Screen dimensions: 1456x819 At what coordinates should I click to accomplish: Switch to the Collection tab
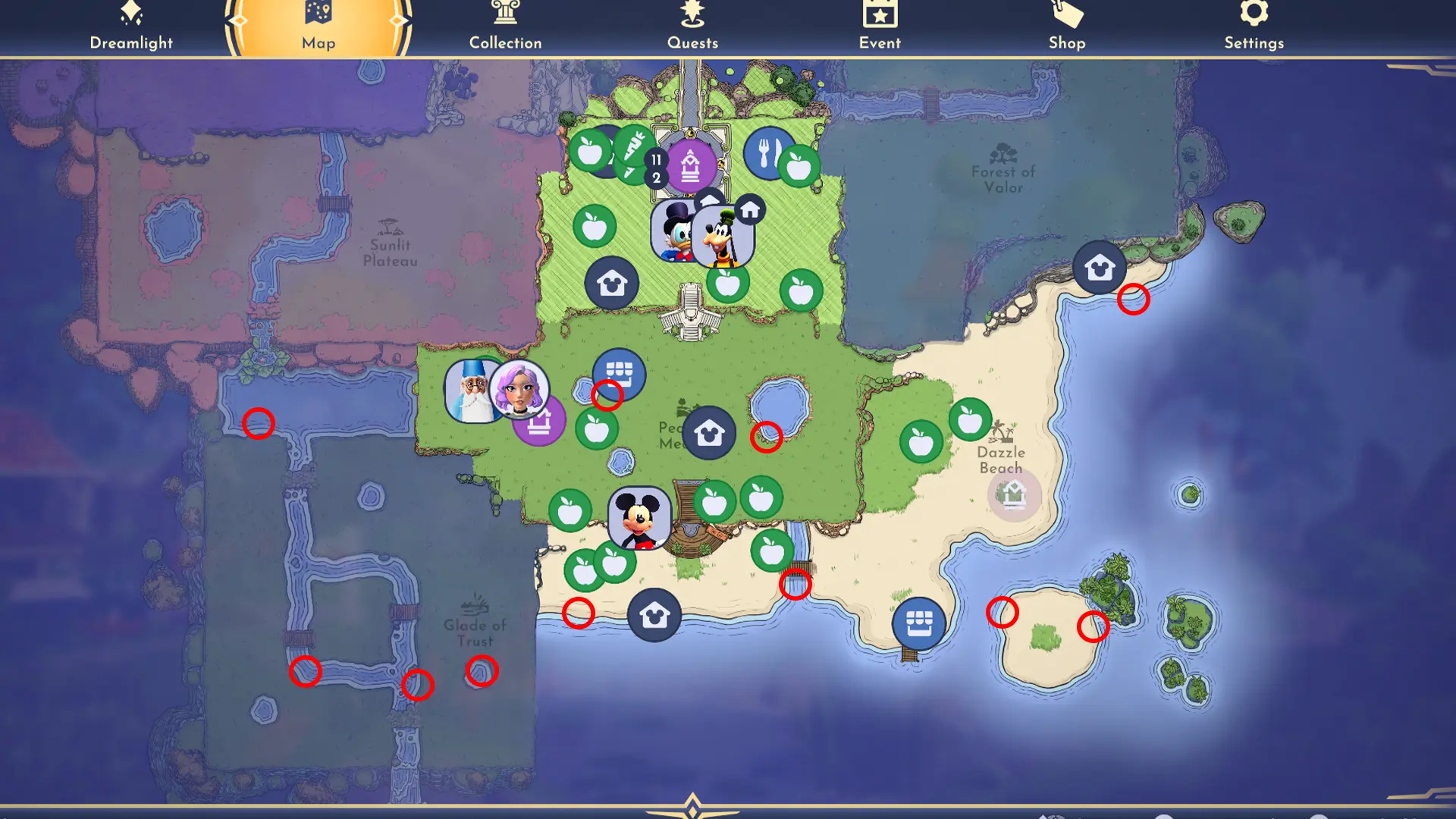click(505, 25)
